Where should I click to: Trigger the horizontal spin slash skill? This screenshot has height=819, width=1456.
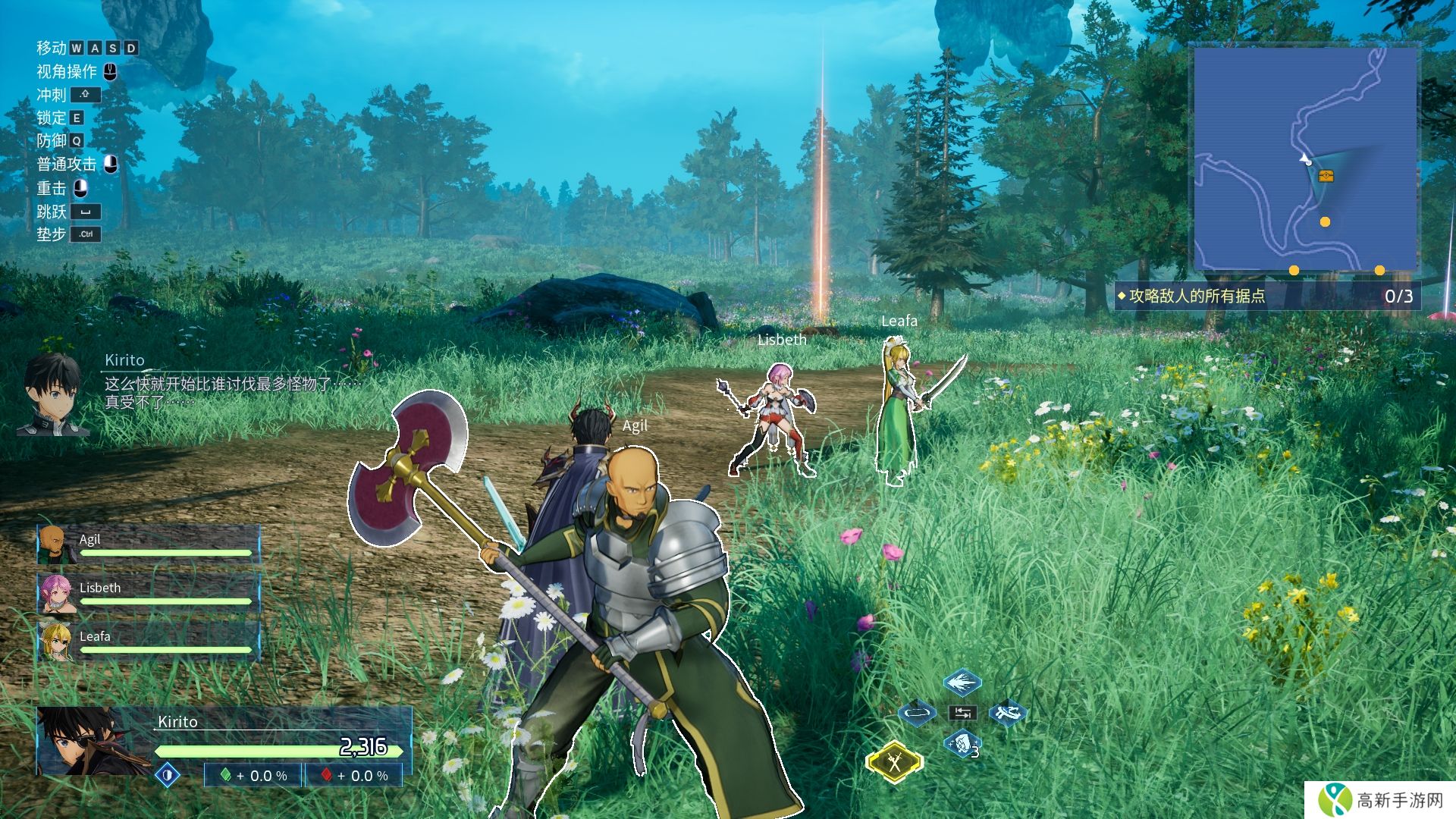tap(916, 713)
